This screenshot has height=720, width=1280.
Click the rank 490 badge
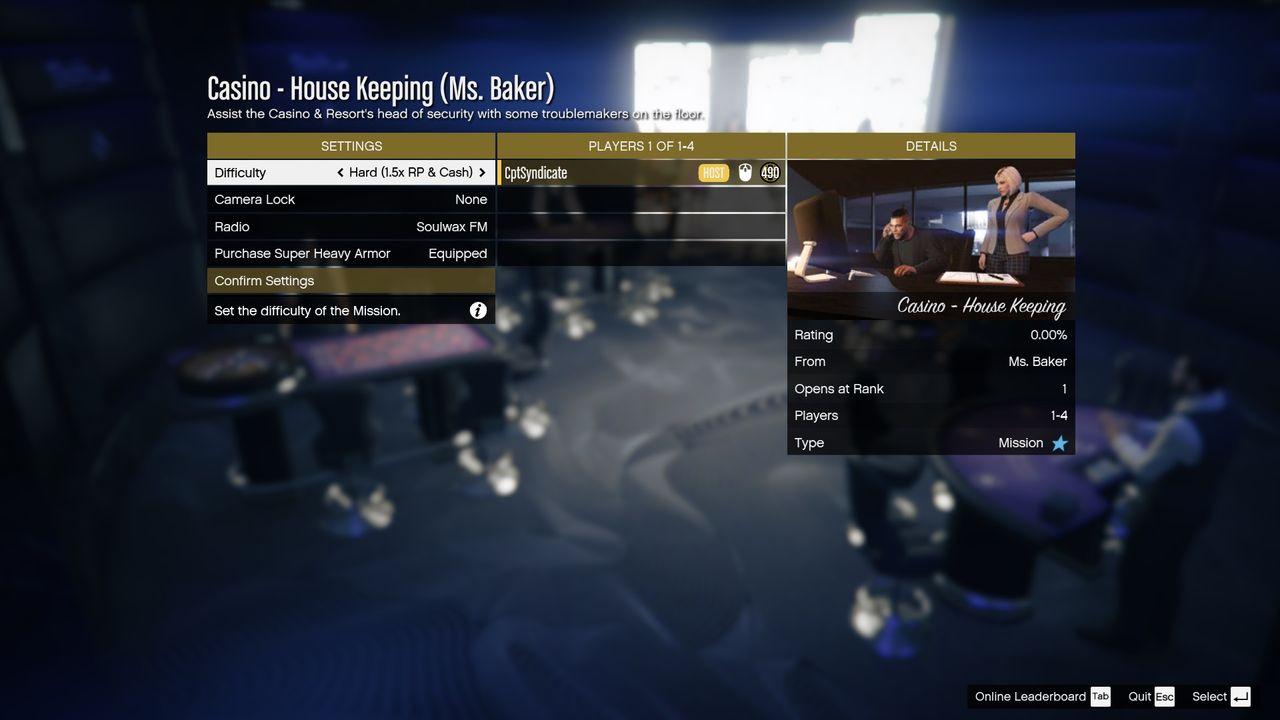pos(769,172)
